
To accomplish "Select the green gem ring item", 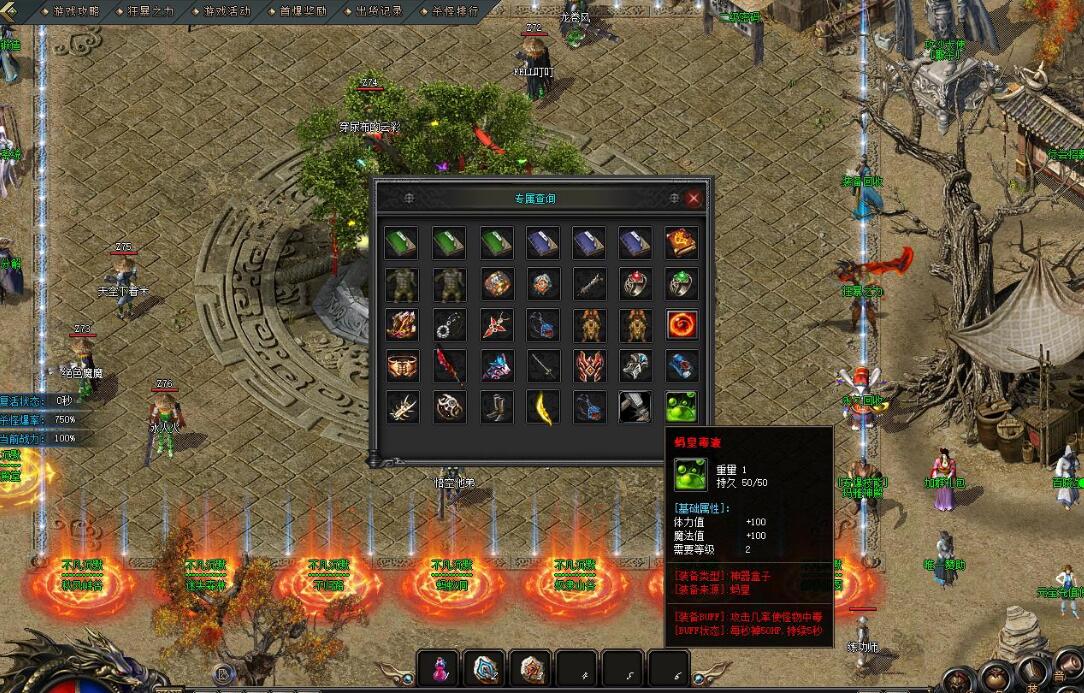I will coord(682,284).
